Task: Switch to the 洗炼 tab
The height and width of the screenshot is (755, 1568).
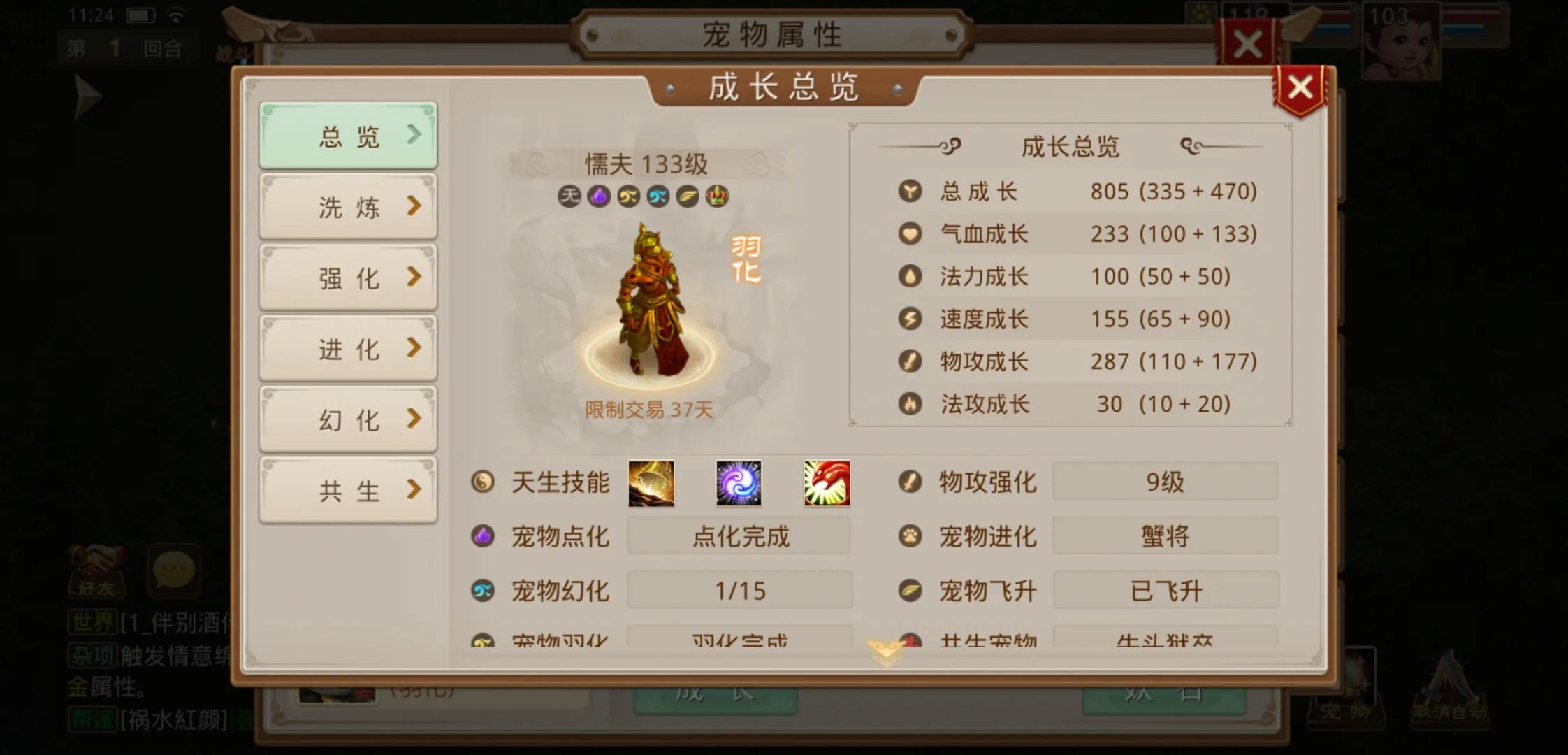Action: click(347, 206)
